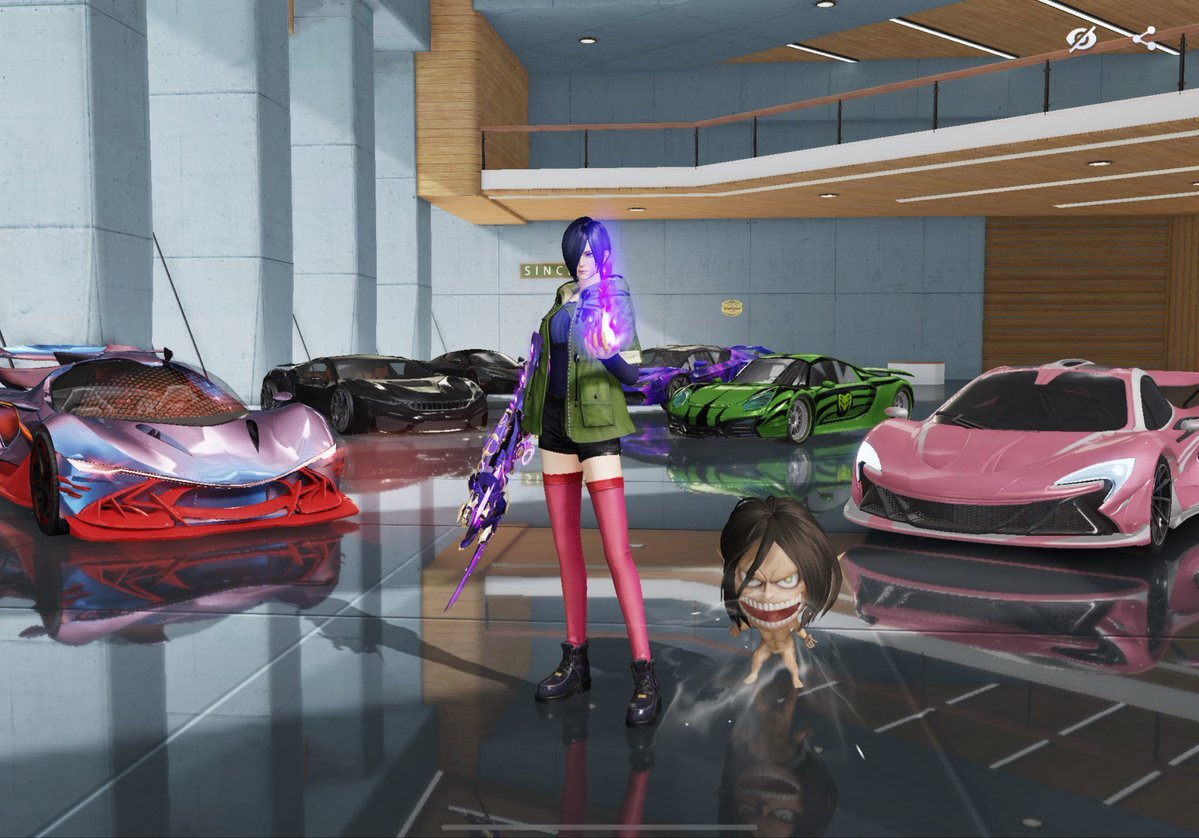Toggle the crossed-out eye interface visibility icon
Image resolution: width=1199 pixels, height=838 pixels.
1081,39
